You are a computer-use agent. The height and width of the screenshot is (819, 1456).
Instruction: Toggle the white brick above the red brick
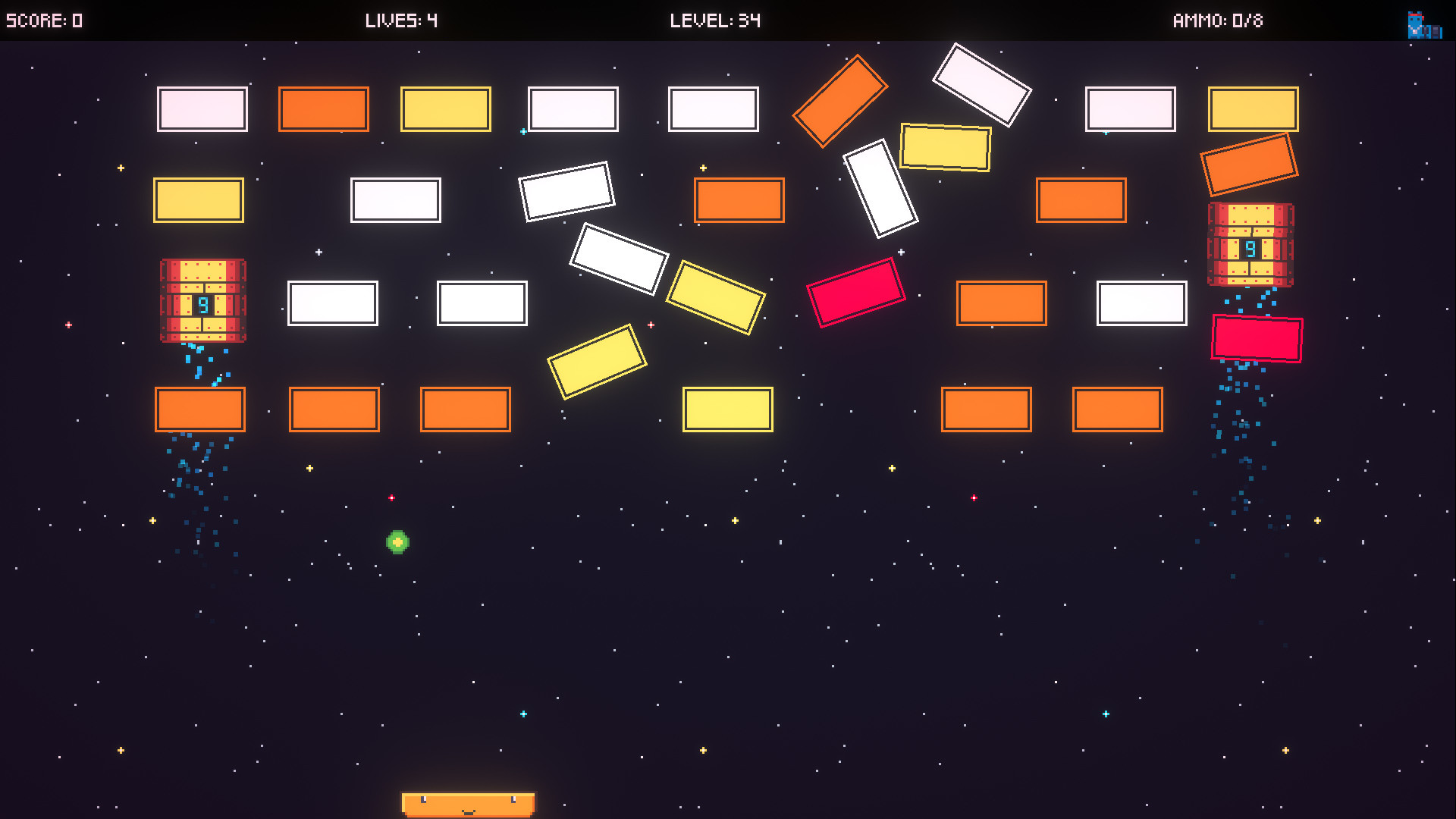tap(880, 186)
